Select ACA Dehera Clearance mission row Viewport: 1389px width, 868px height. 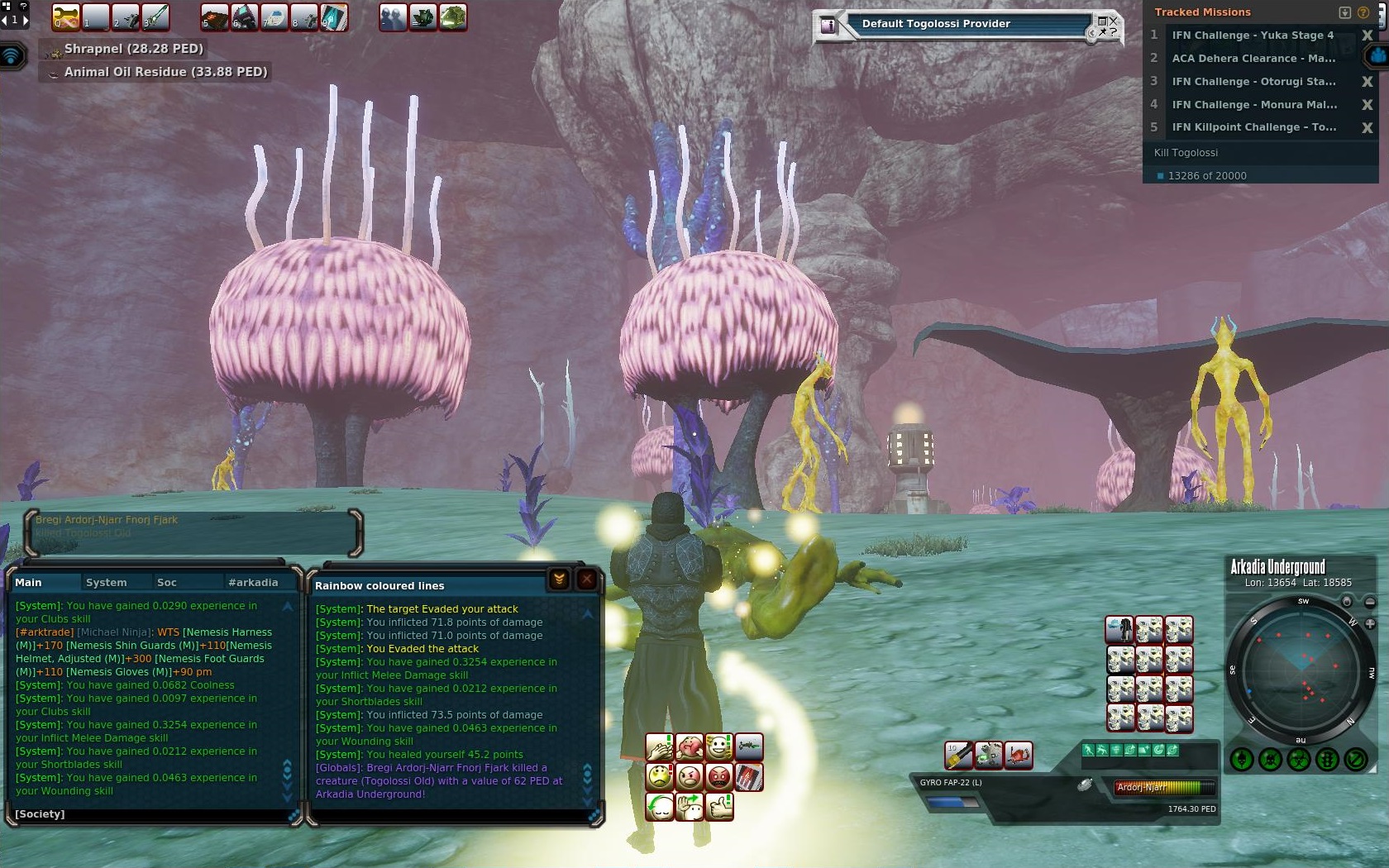tap(1252, 59)
